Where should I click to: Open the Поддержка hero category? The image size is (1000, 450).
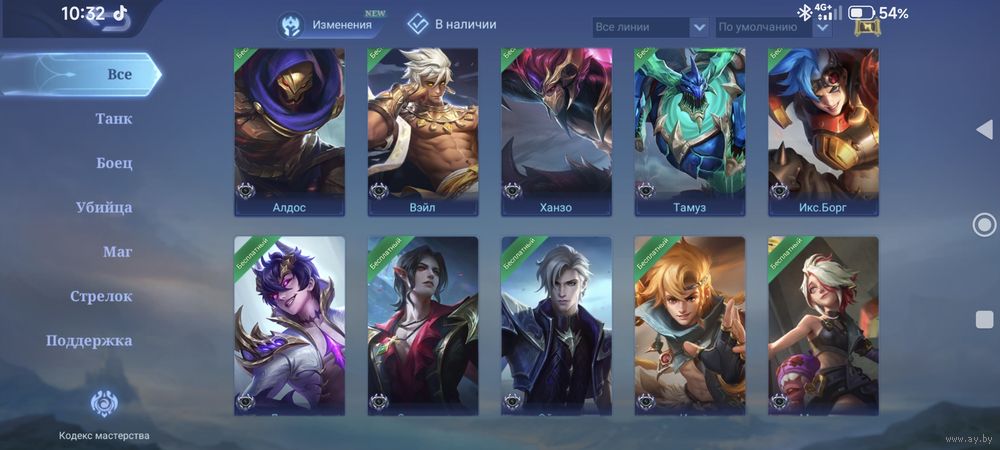tap(89, 340)
